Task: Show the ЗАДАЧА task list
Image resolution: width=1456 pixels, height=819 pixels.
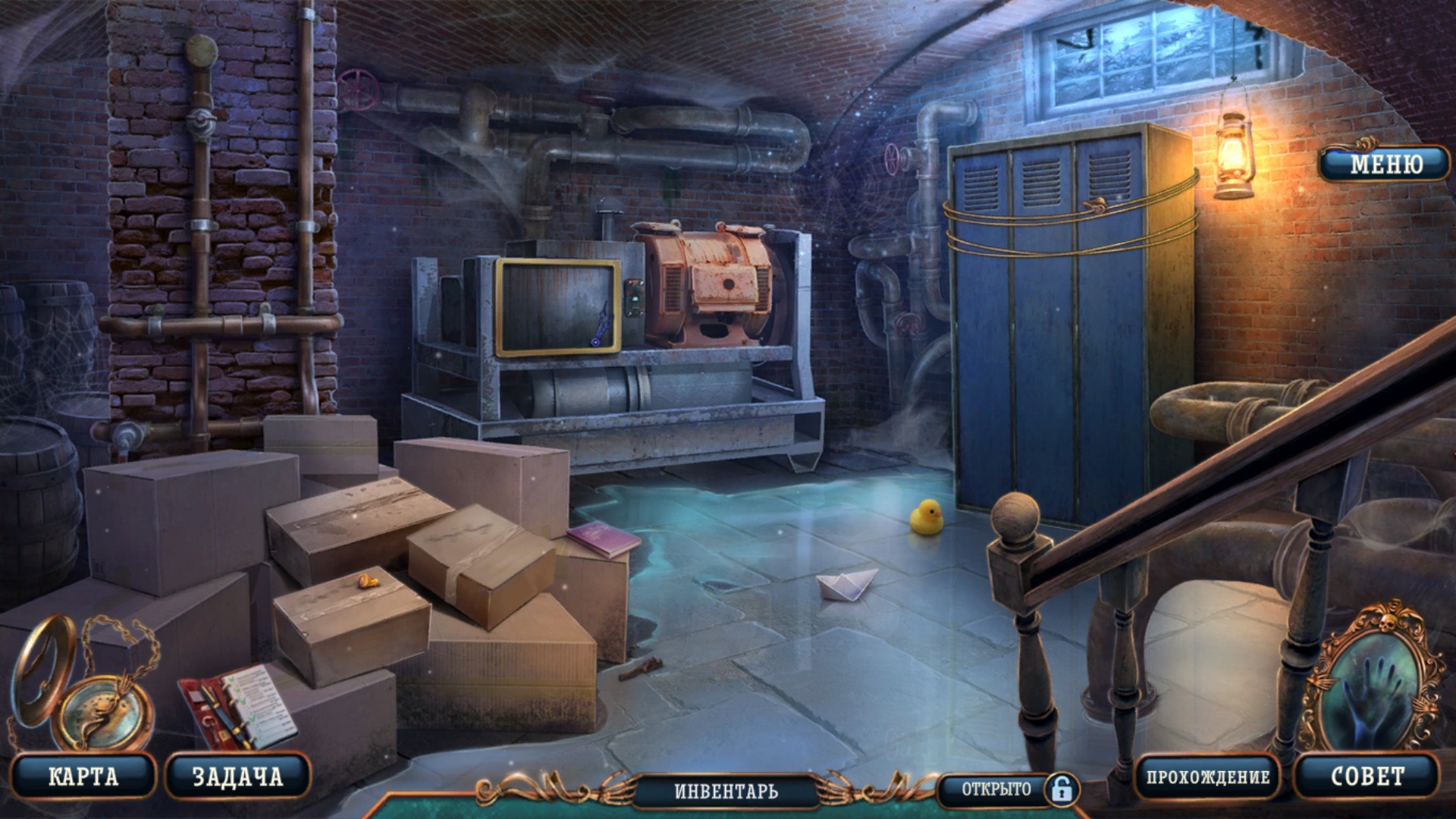Action: (x=237, y=776)
